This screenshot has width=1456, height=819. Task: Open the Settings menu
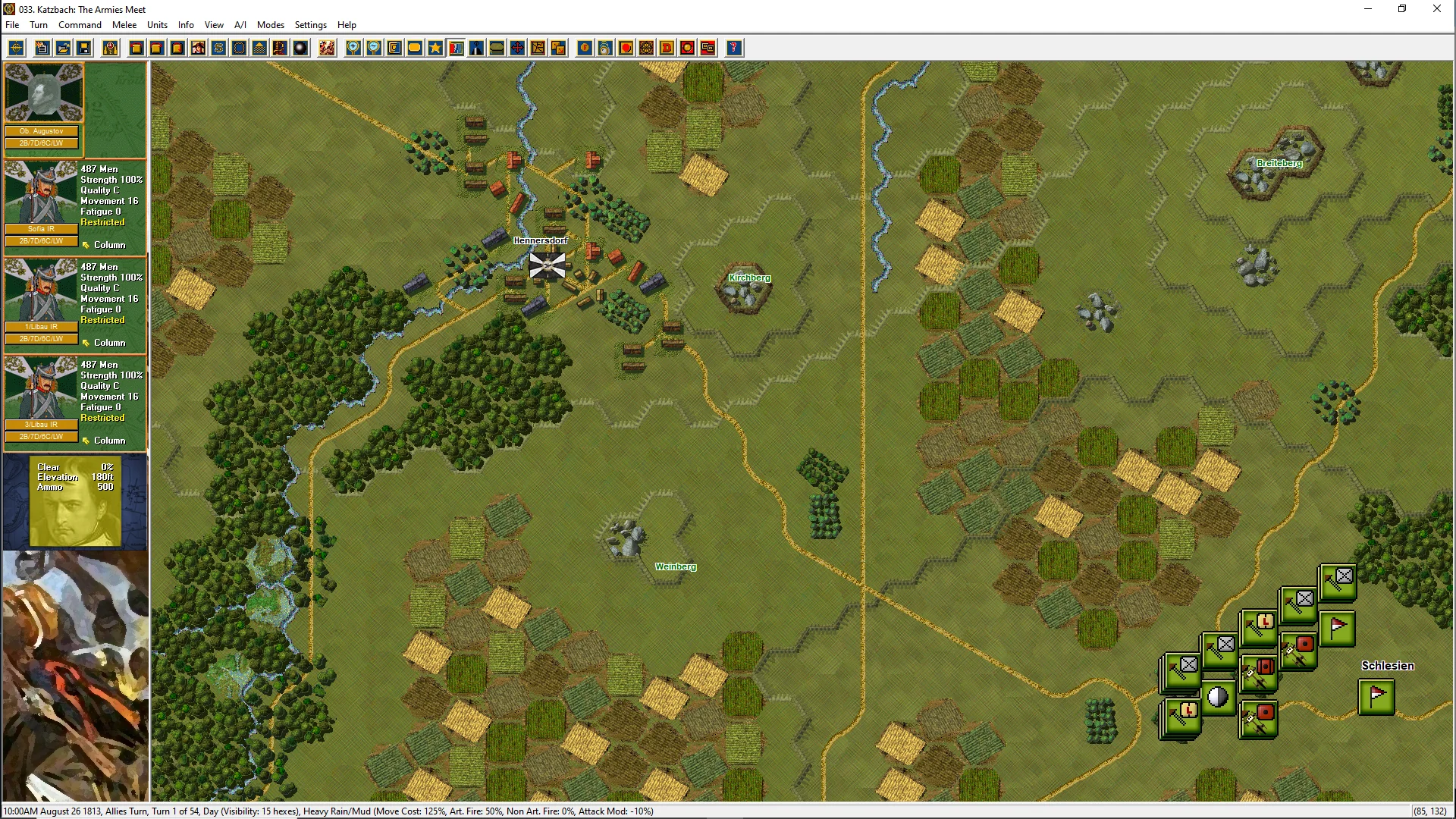(310, 25)
